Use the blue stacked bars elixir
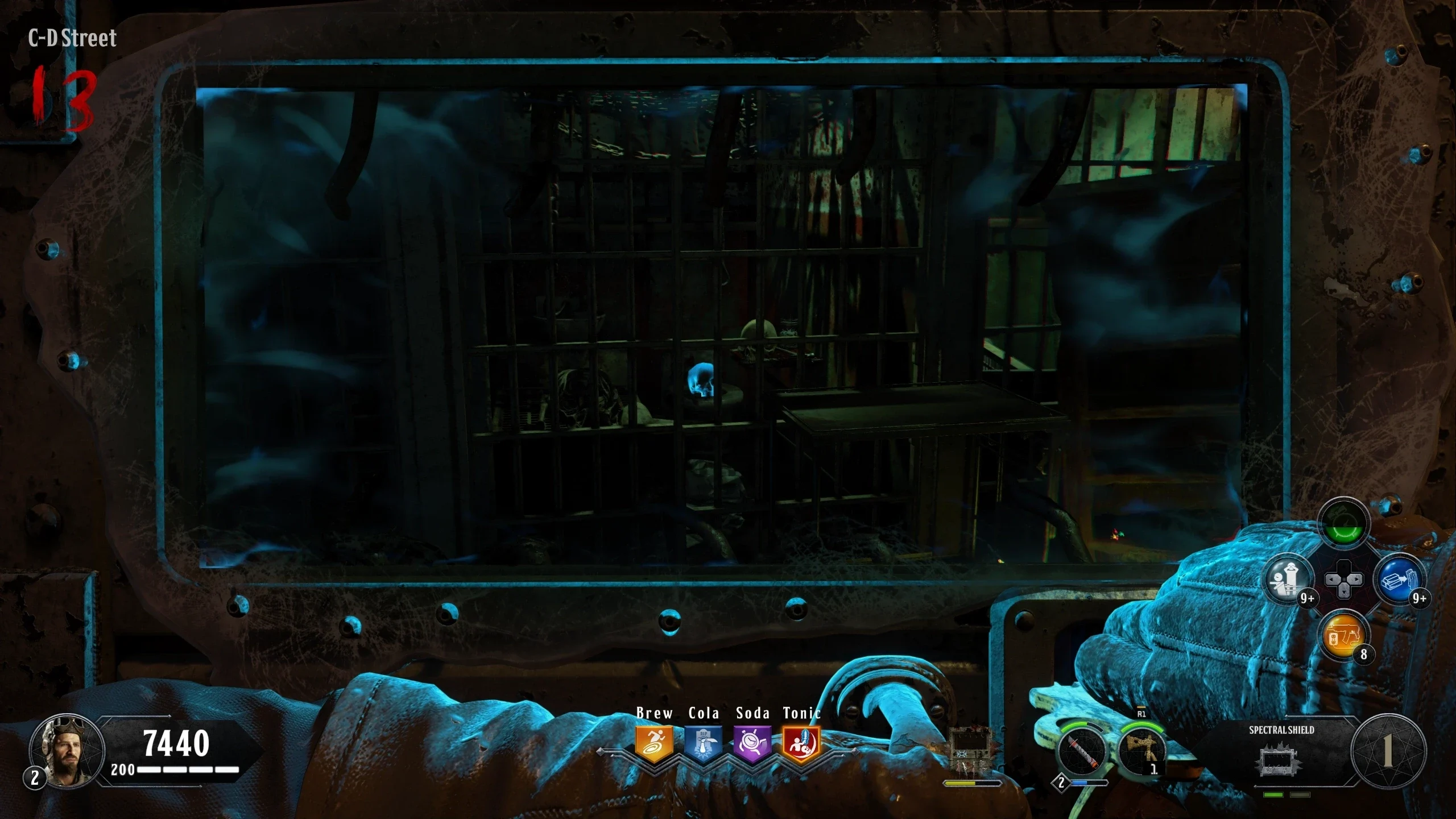 pos(1399,579)
